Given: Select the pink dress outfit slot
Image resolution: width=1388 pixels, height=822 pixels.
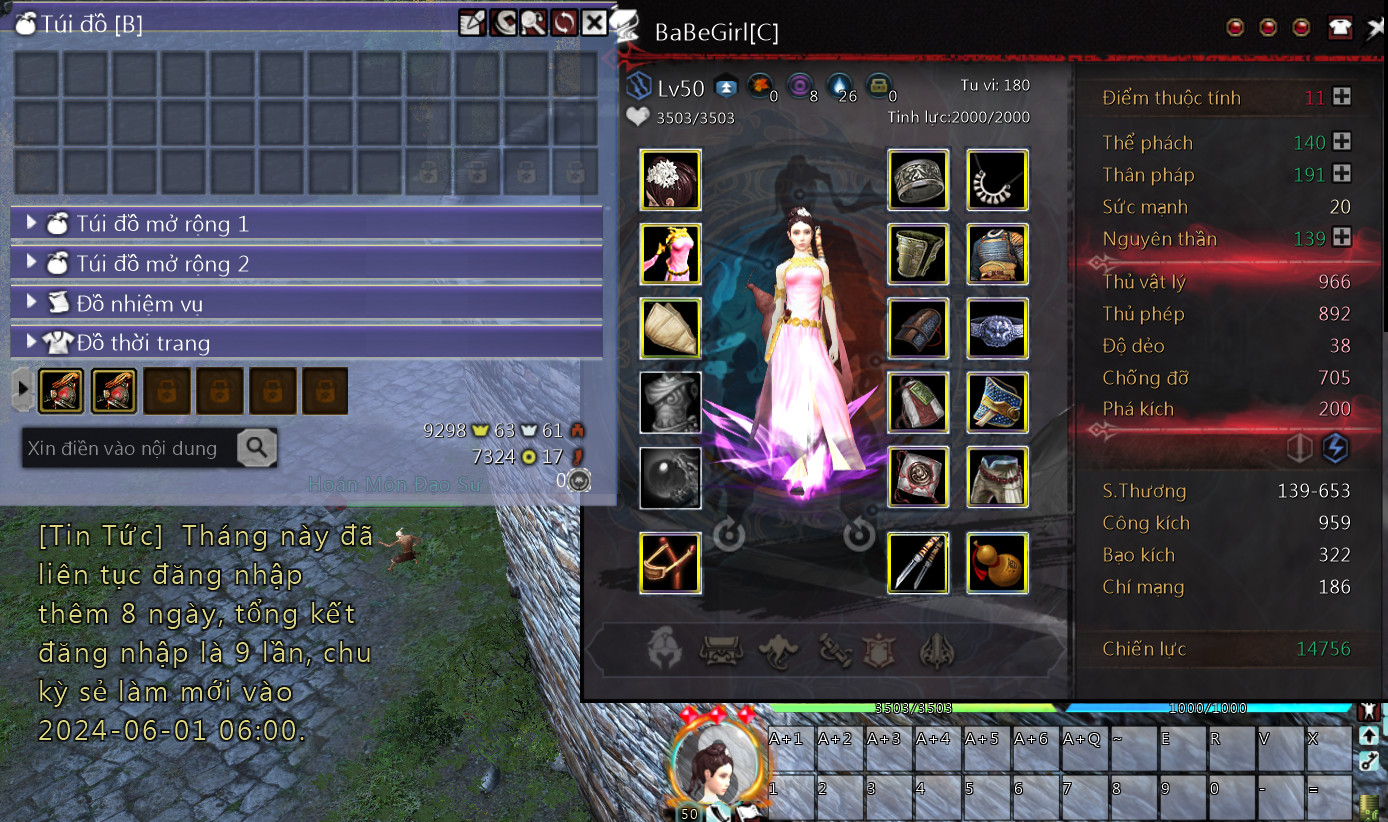Looking at the screenshot, I should coord(670,254).
